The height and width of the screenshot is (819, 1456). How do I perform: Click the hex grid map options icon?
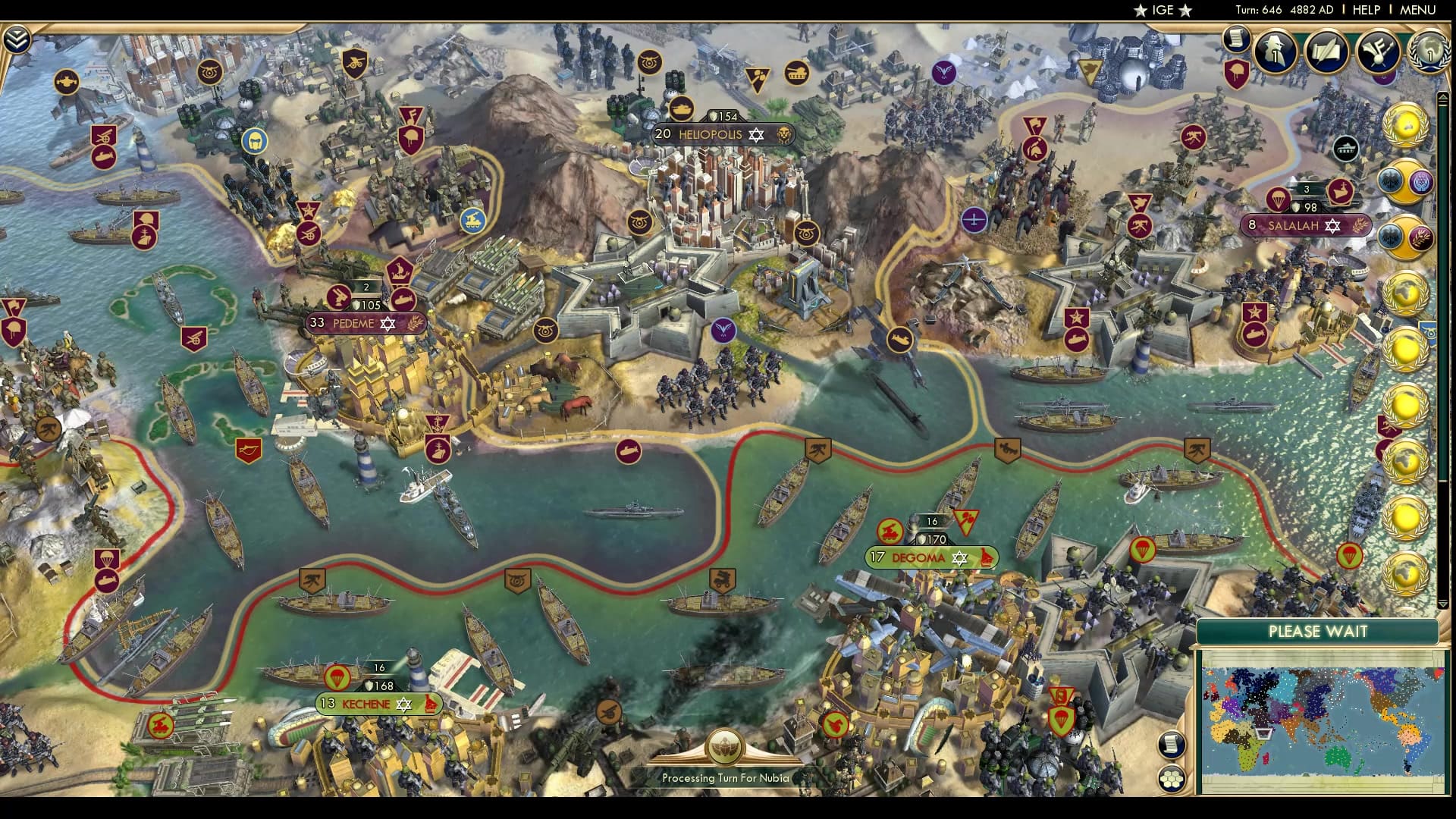coord(1172,777)
